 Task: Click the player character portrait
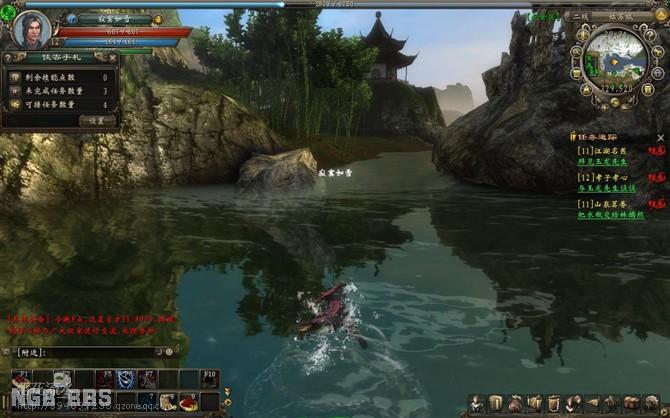point(32,28)
